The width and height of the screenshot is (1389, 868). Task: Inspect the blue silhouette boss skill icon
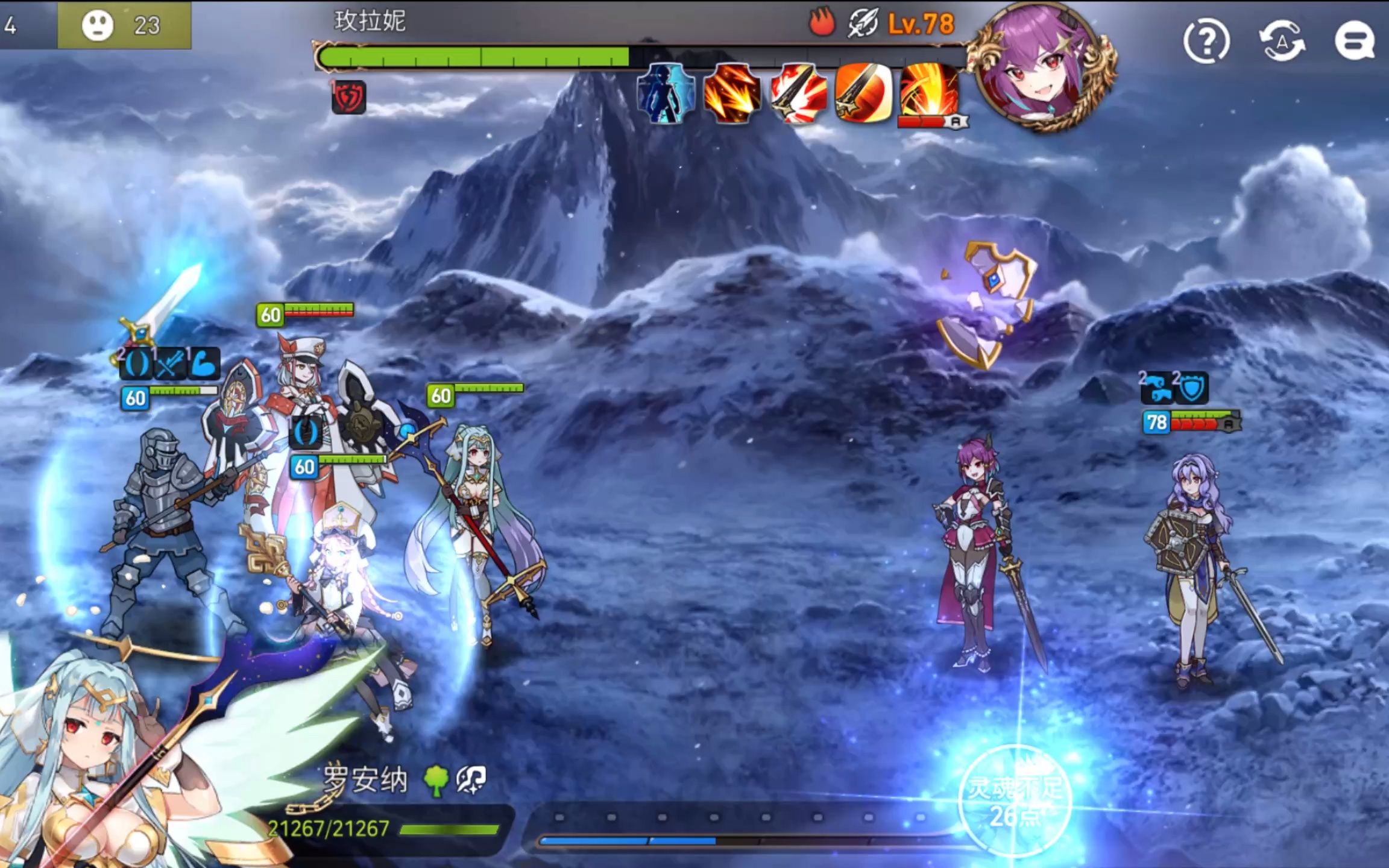[665, 93]
